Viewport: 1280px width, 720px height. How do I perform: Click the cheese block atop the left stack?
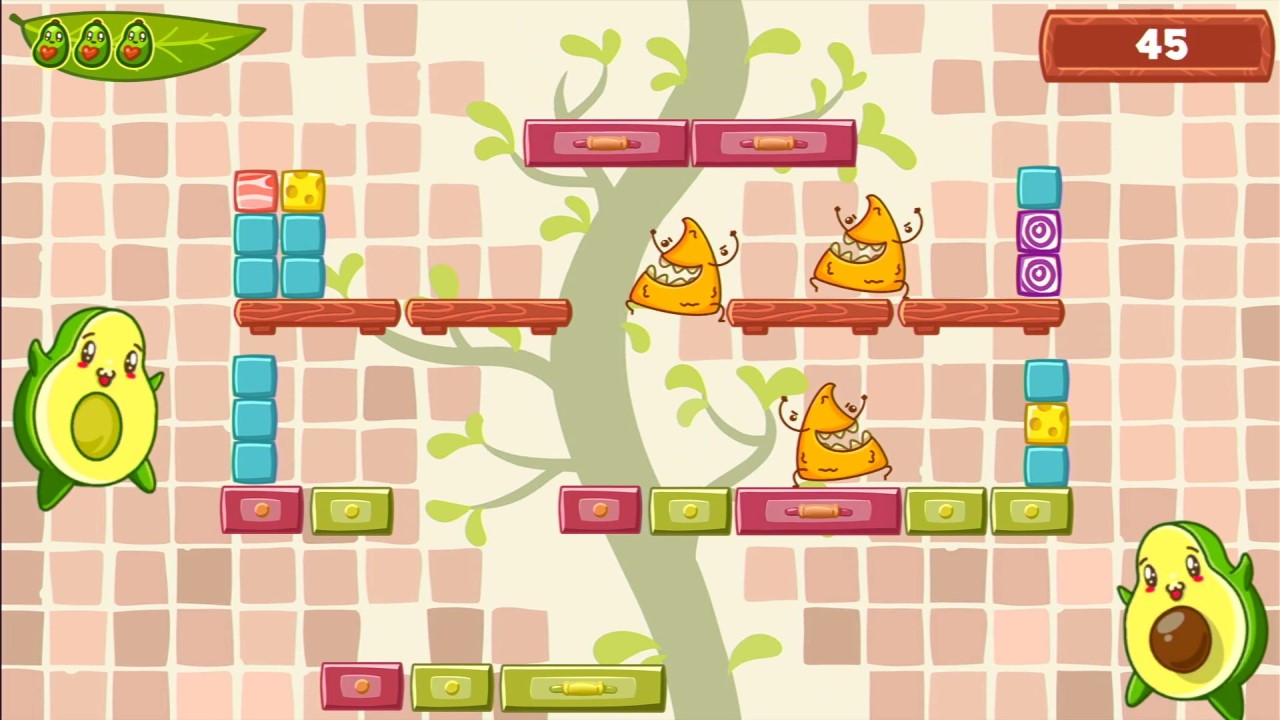[305, 190]
